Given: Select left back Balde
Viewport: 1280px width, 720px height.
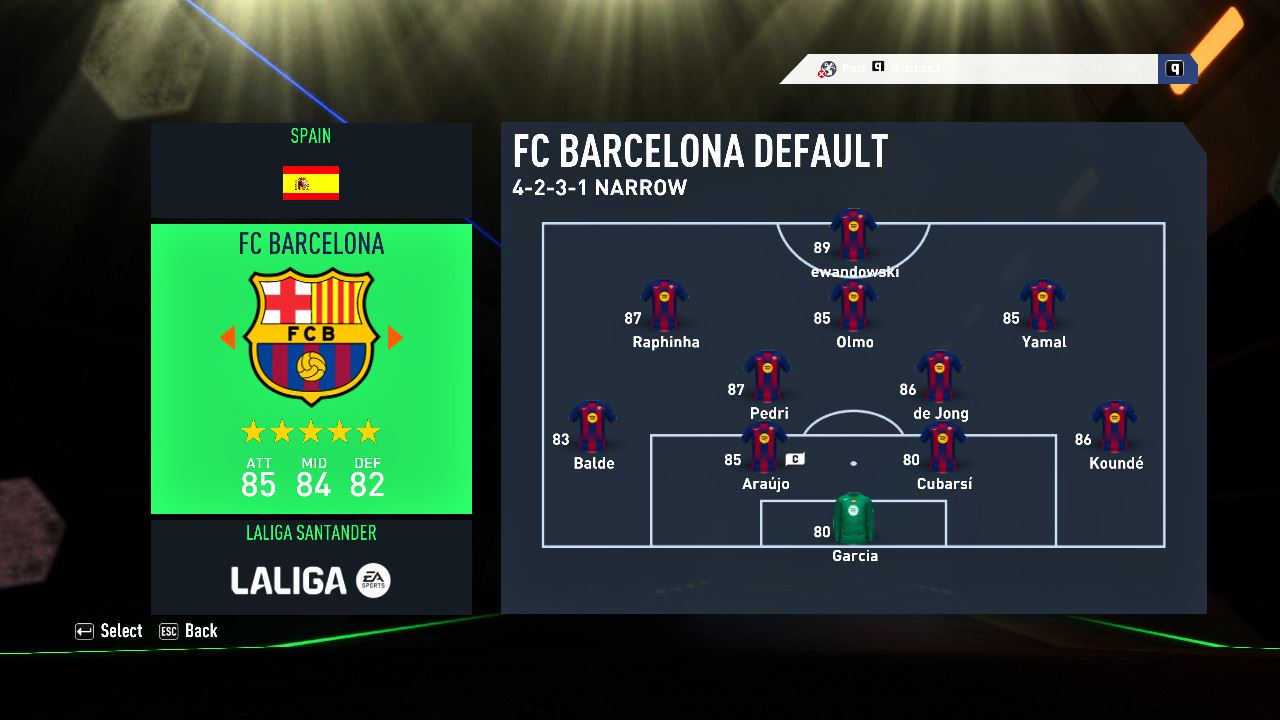Looking at the screenshot, I should tap(593, 427).
